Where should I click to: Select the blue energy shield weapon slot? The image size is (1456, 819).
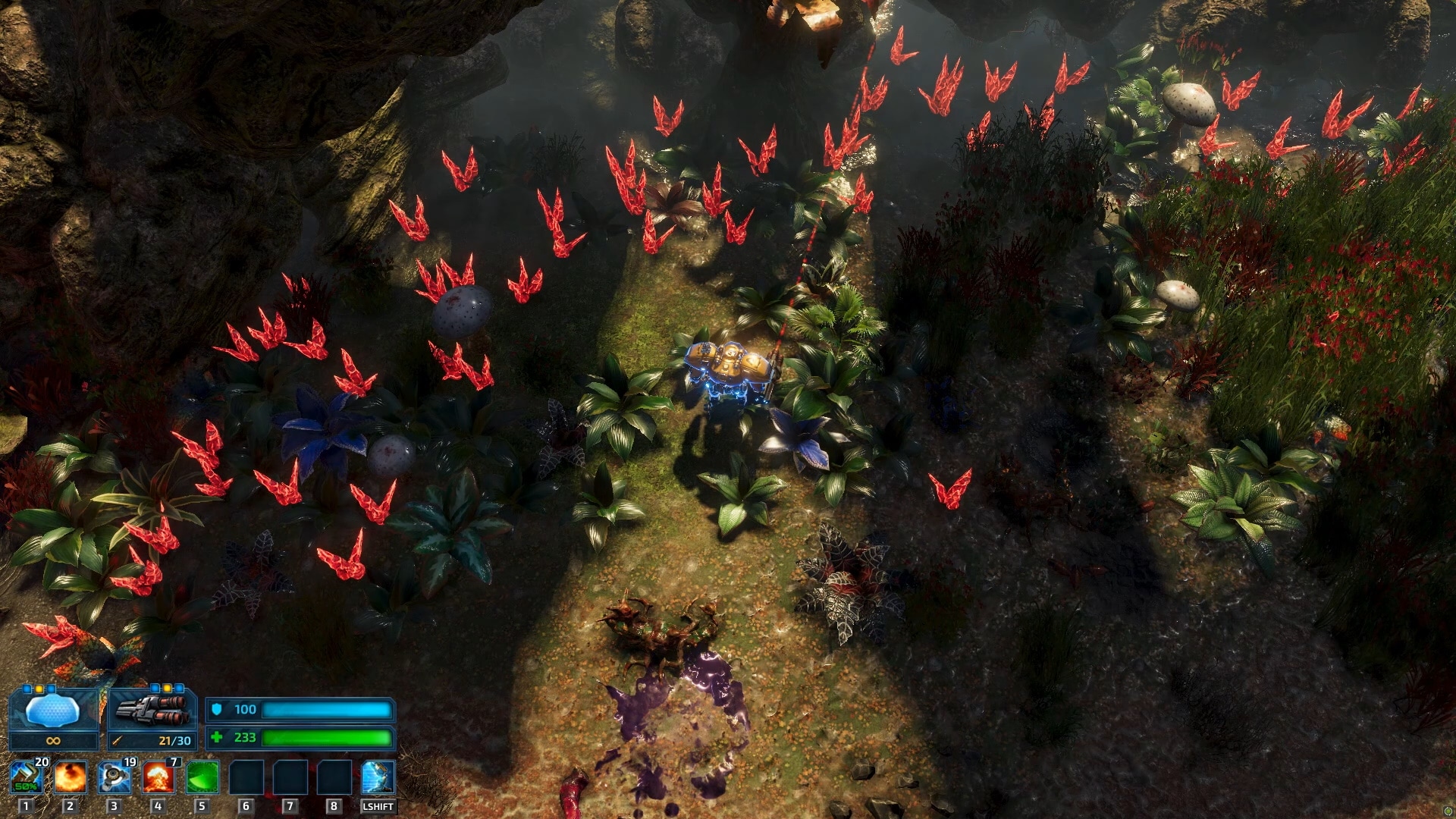click(x=52, y=711)
